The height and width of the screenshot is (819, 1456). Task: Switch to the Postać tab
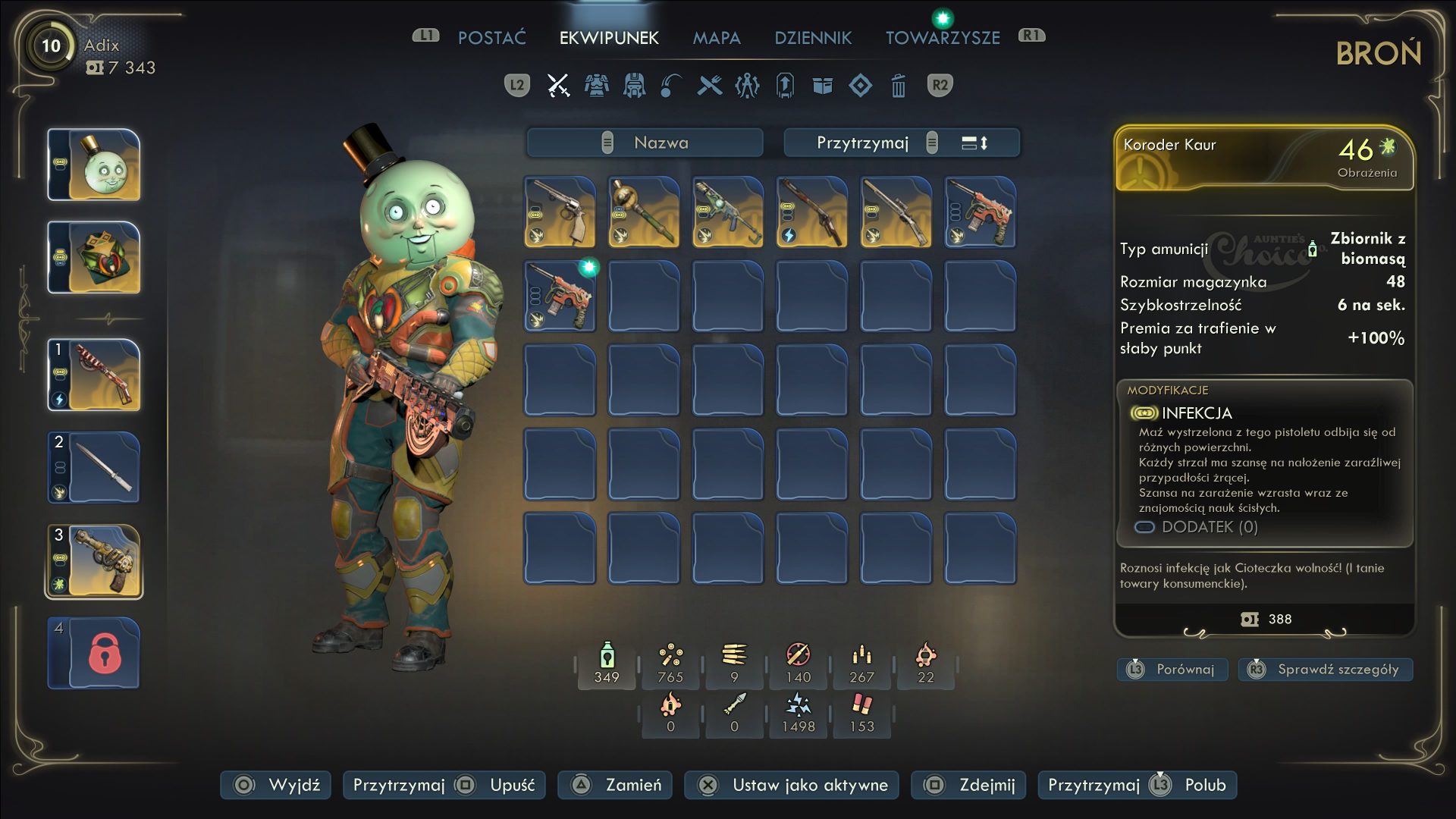[491, 38]
